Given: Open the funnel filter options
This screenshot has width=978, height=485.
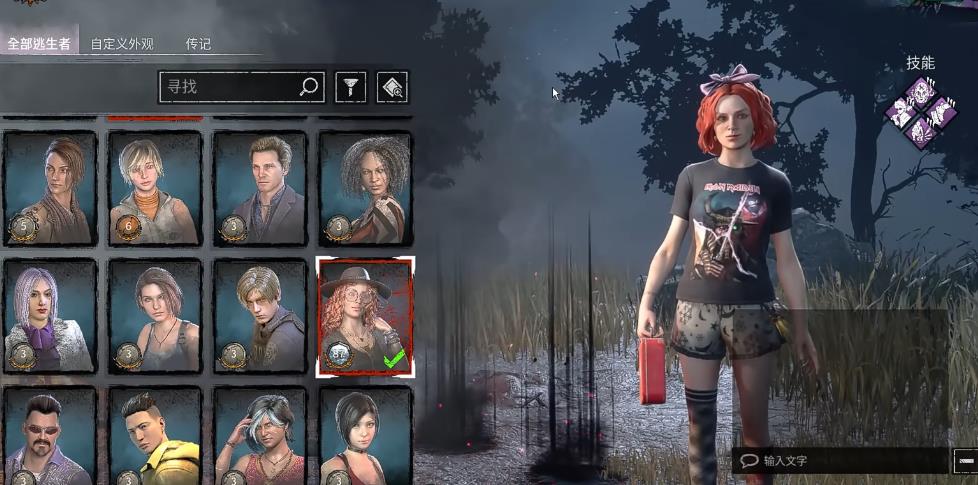Looking at the screenshot, I should [x=348, y=88].
